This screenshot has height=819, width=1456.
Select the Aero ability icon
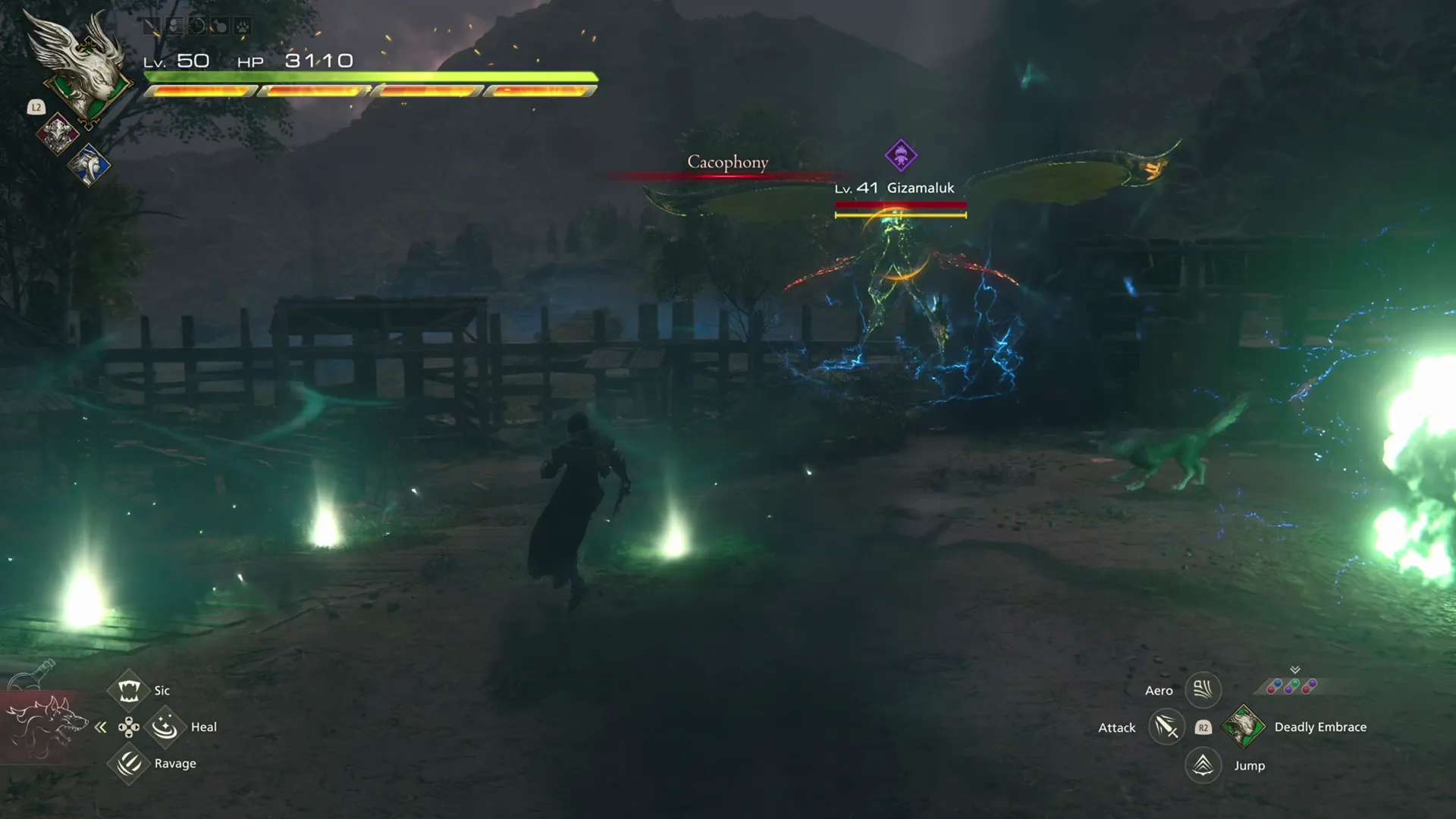[x=1203, y=690]
